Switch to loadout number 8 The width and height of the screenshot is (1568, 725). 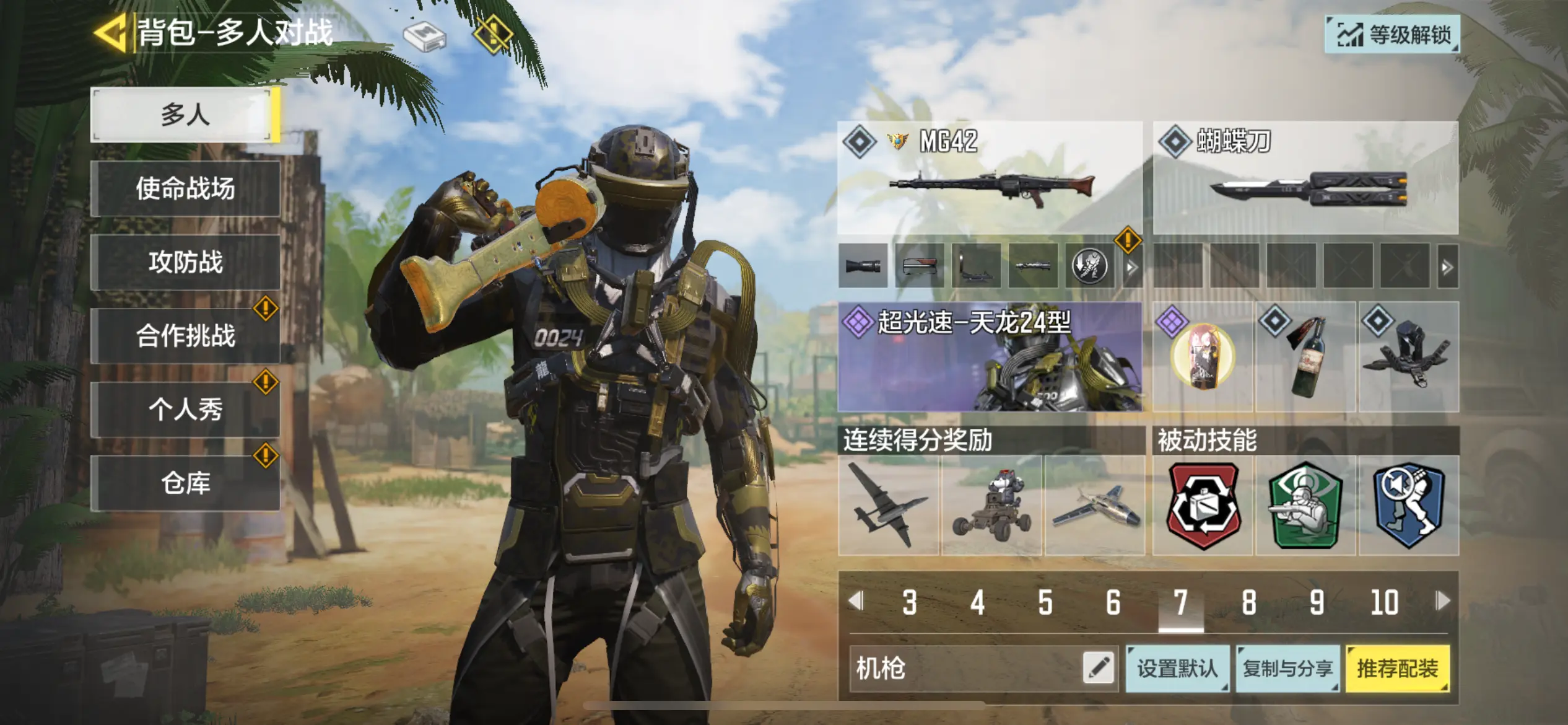tap(1248, 602)
